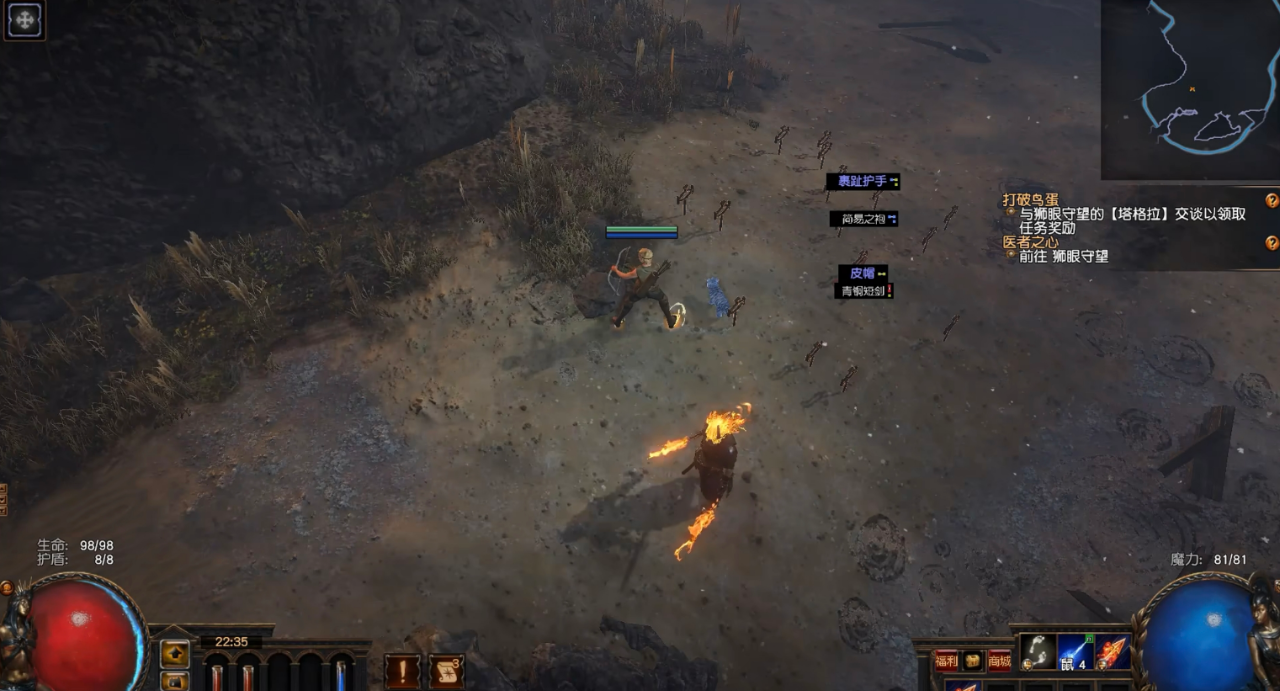Activate the fire arrow skill beside the mana orb

coord(1113,652)
